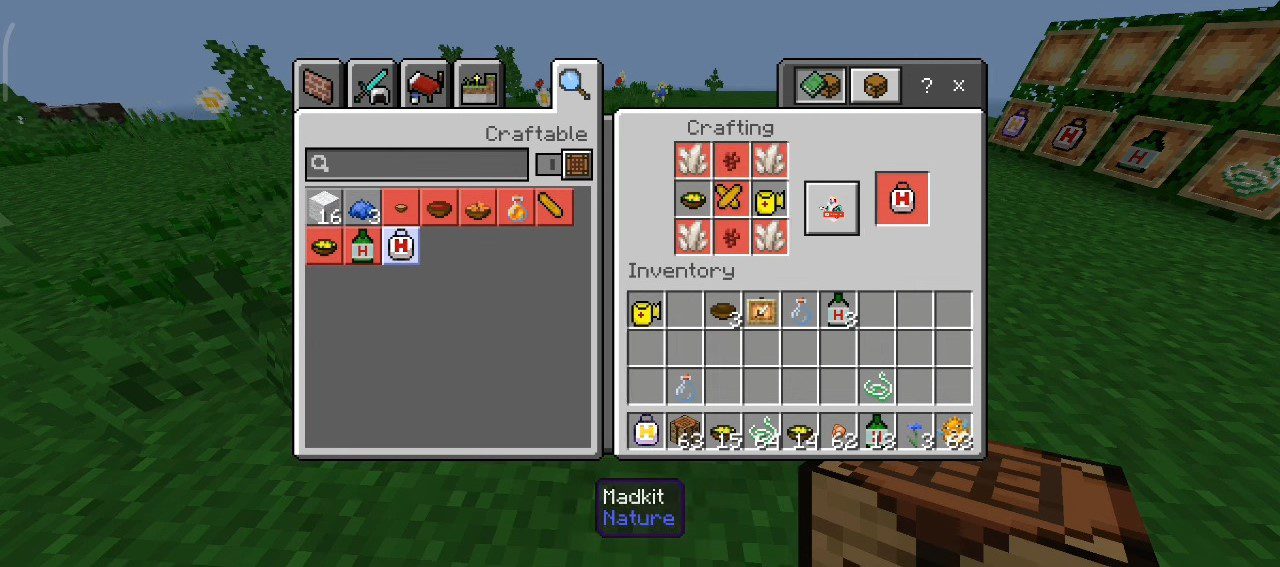1280x567 pixels.
Task: Select the white block recipe
Action: [x=324, y=208]
